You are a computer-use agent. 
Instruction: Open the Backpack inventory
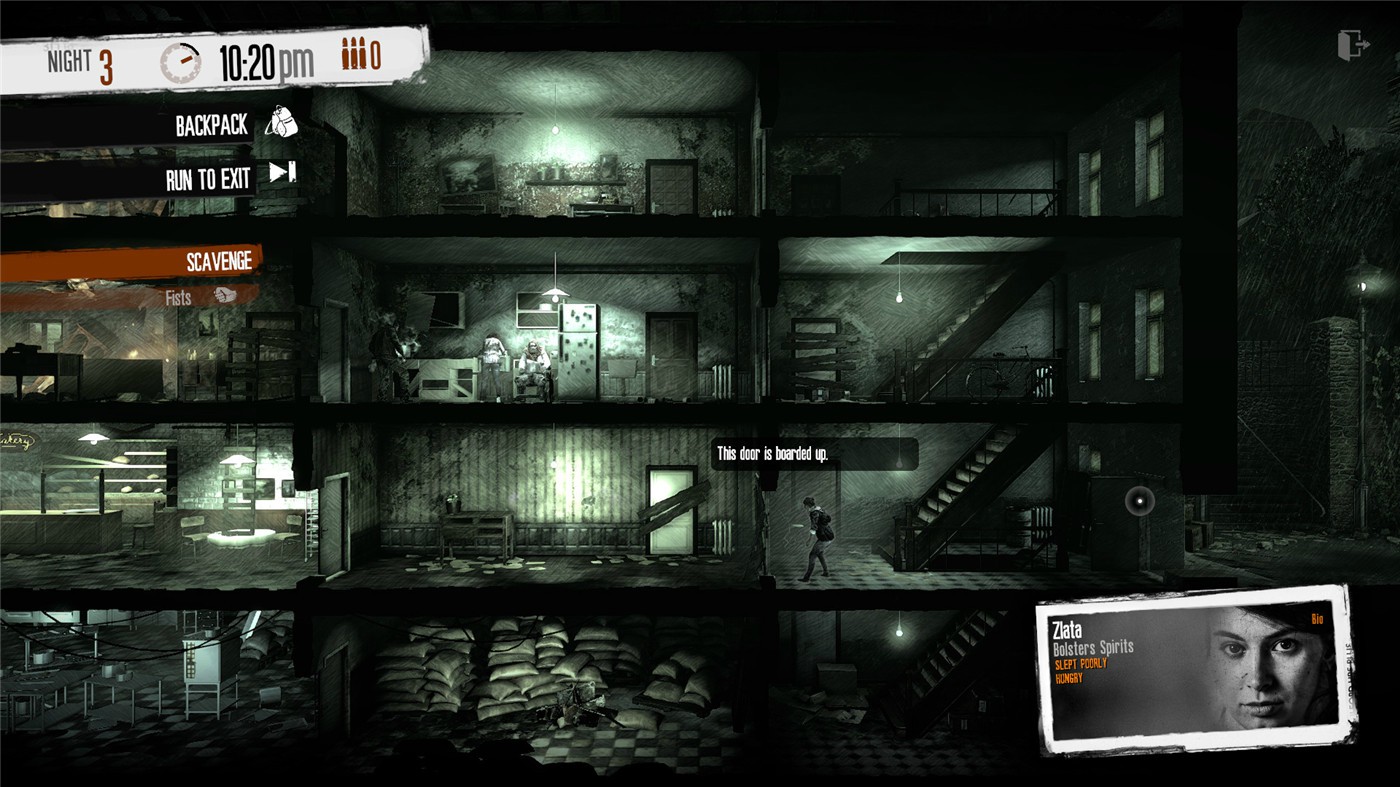(210, 124)
